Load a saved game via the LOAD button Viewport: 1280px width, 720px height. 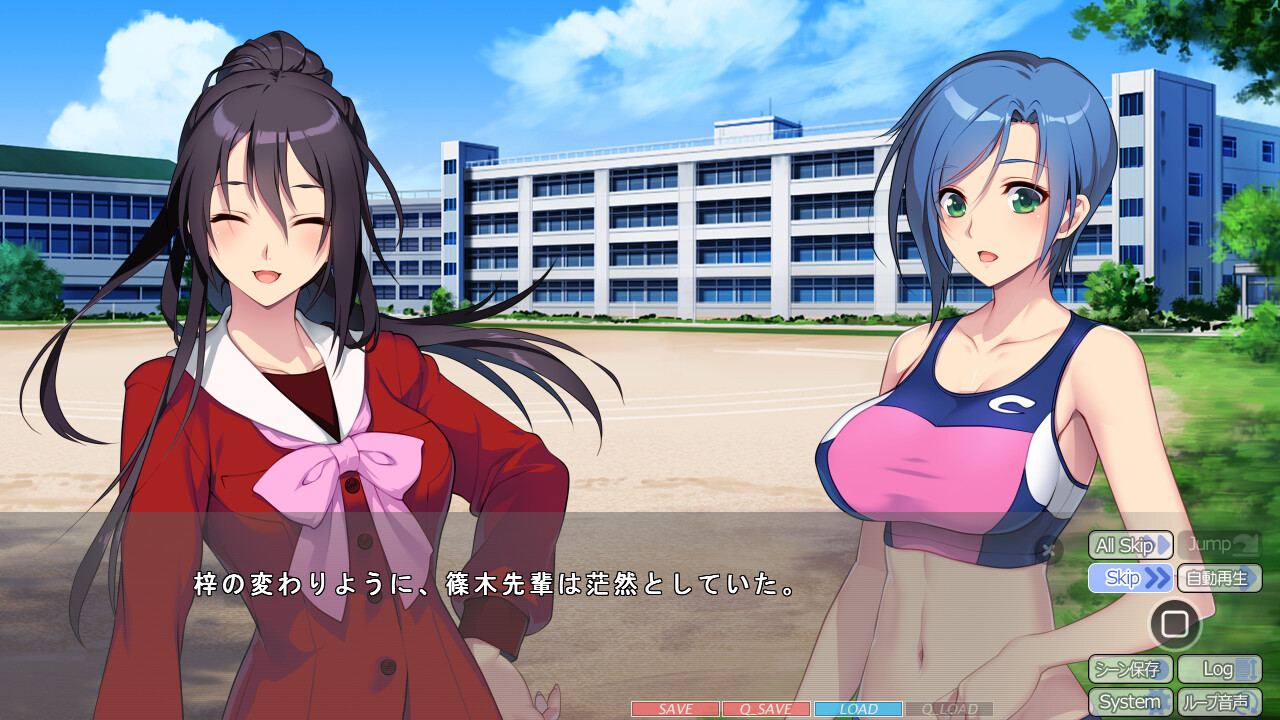pos(858,708)
